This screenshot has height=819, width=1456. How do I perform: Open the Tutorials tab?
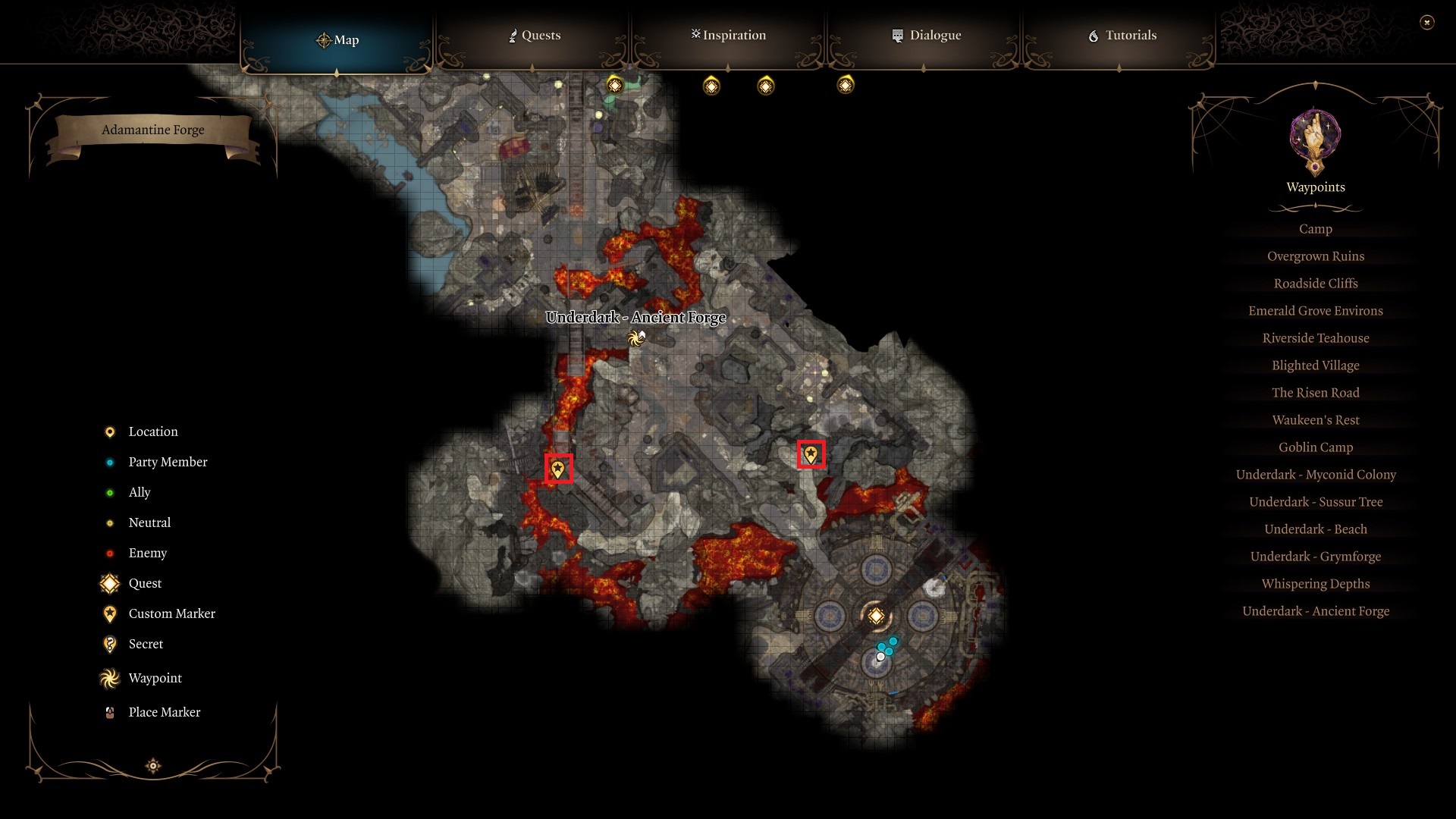1124,35
